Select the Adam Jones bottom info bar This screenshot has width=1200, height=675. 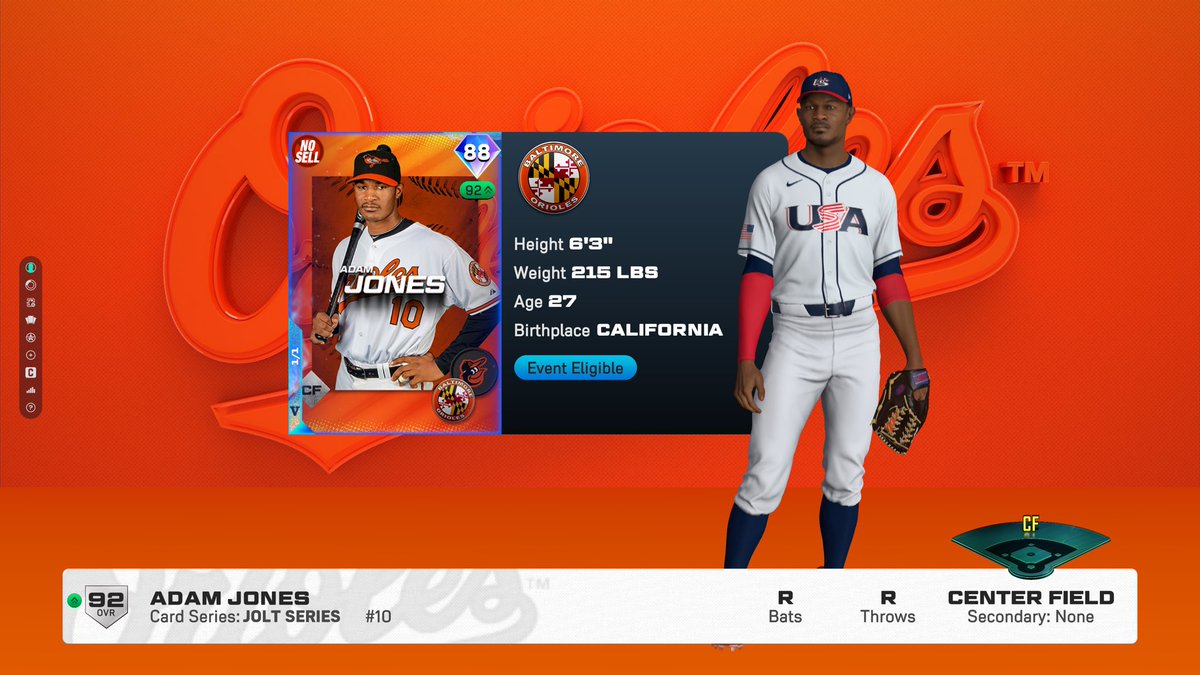(599, 606)
